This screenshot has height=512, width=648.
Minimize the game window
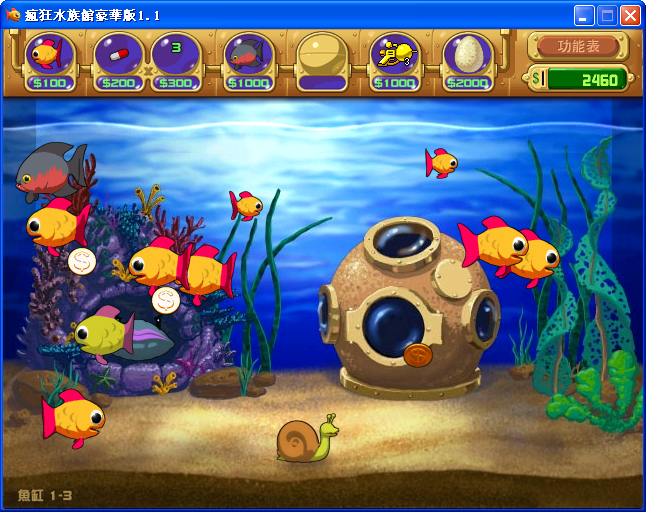coord(584,15)
